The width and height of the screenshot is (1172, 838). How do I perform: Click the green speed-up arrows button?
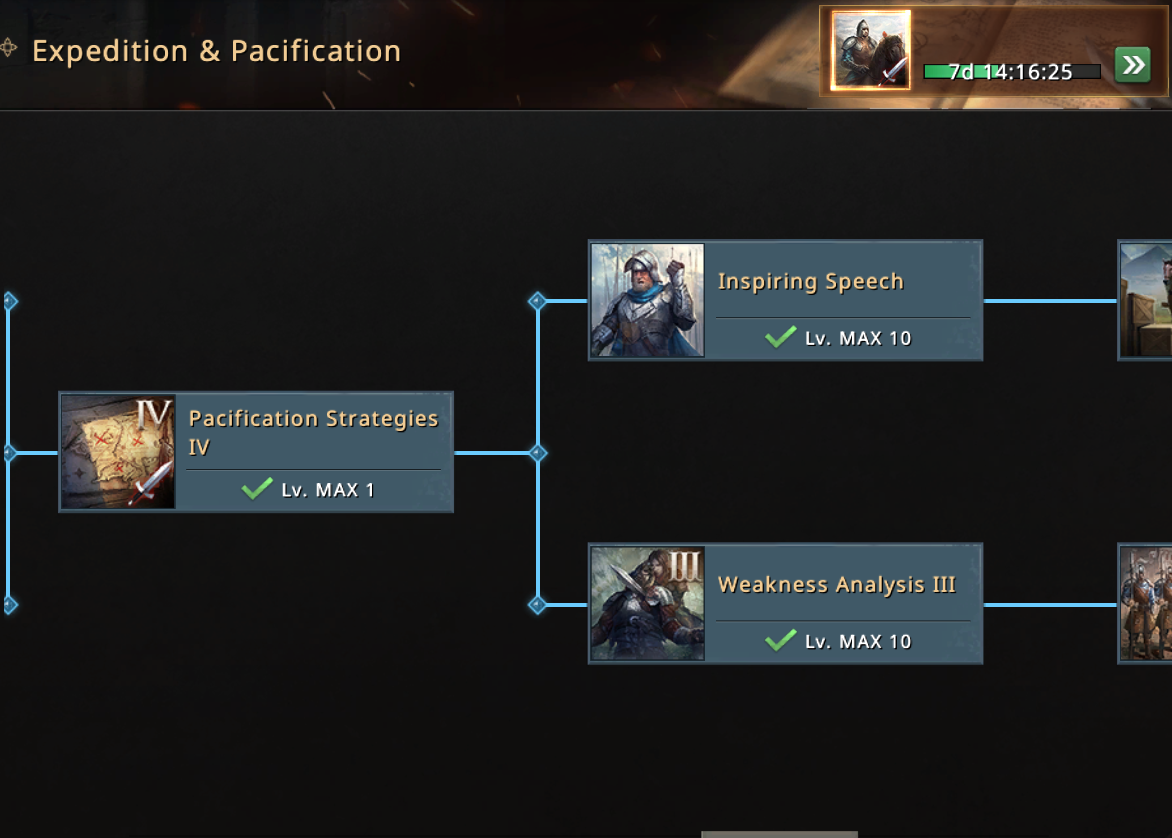click(1132, 66)
